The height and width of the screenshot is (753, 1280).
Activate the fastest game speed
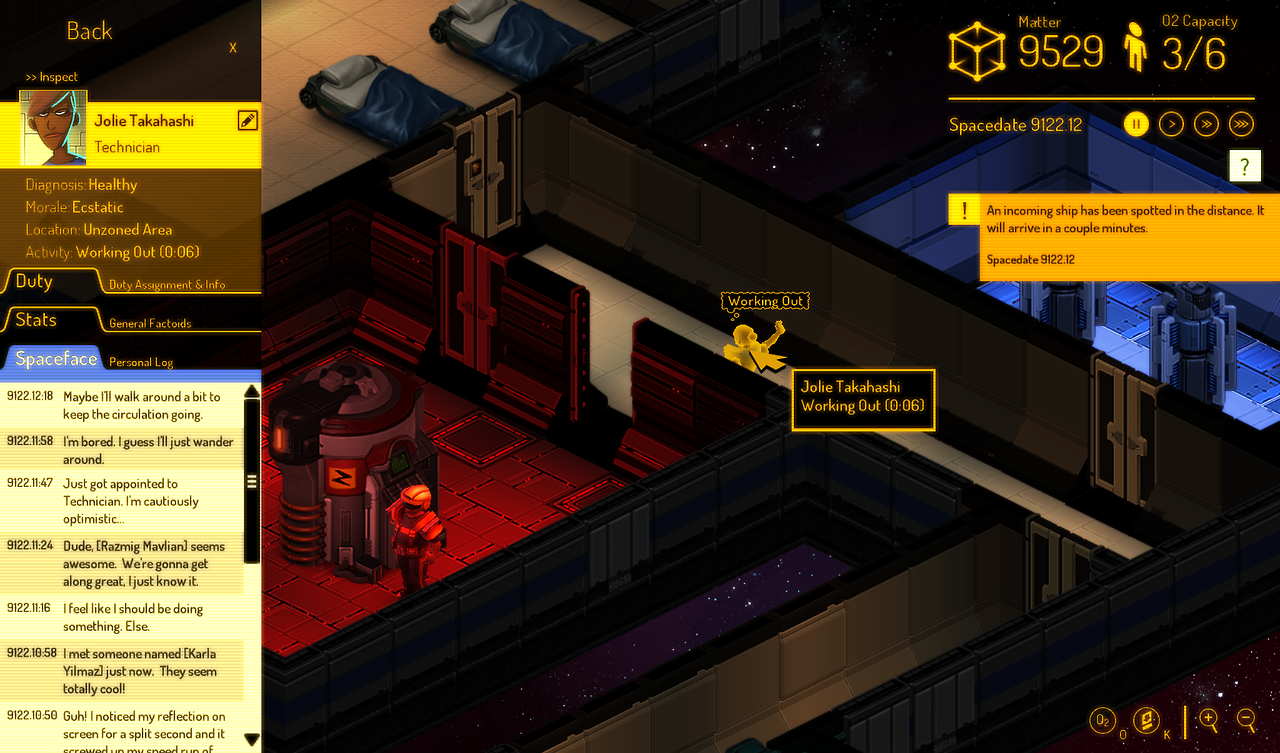click(1240, 123)
